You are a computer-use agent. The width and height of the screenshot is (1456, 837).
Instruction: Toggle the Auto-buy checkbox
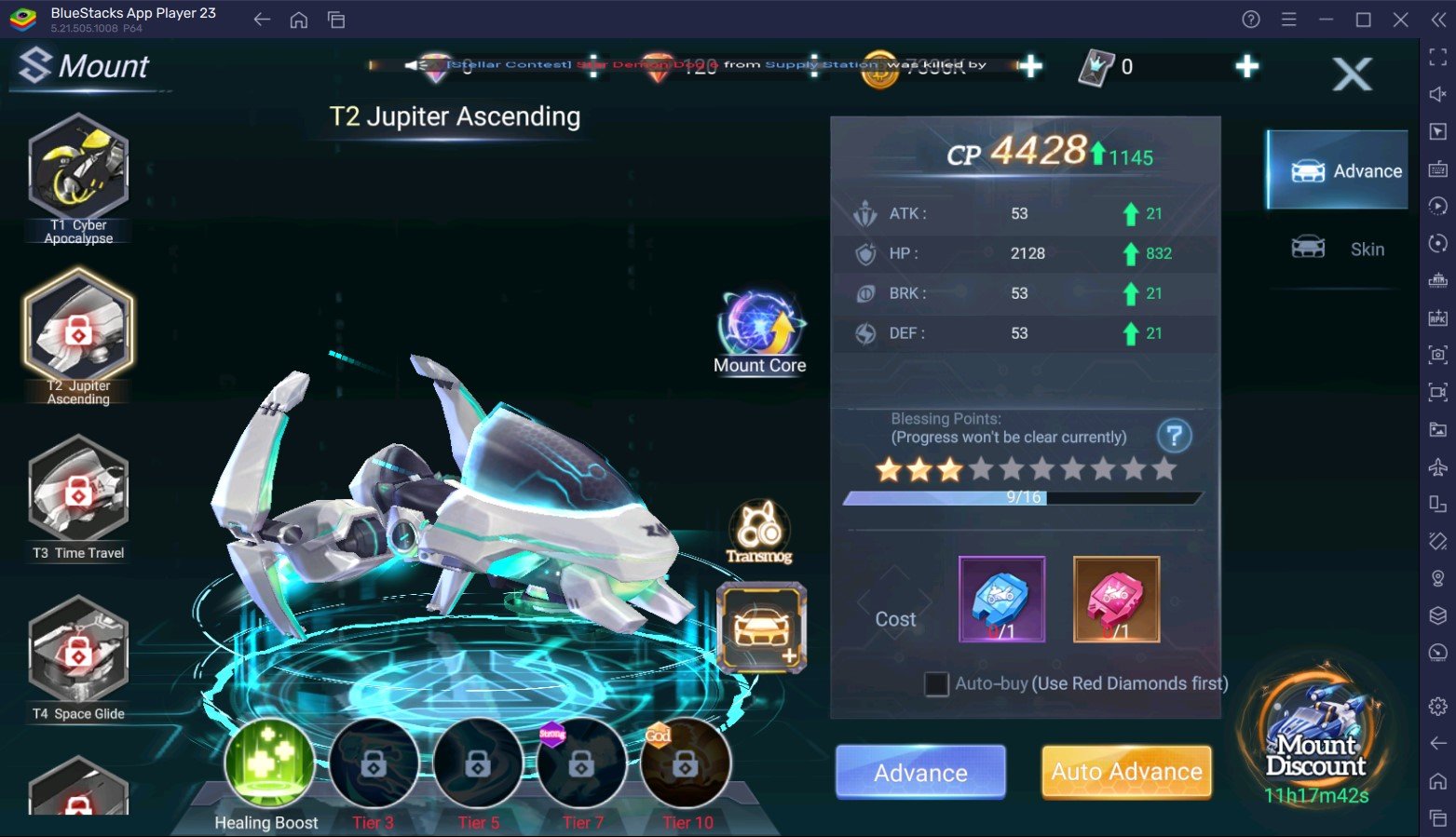pos(936,684)
